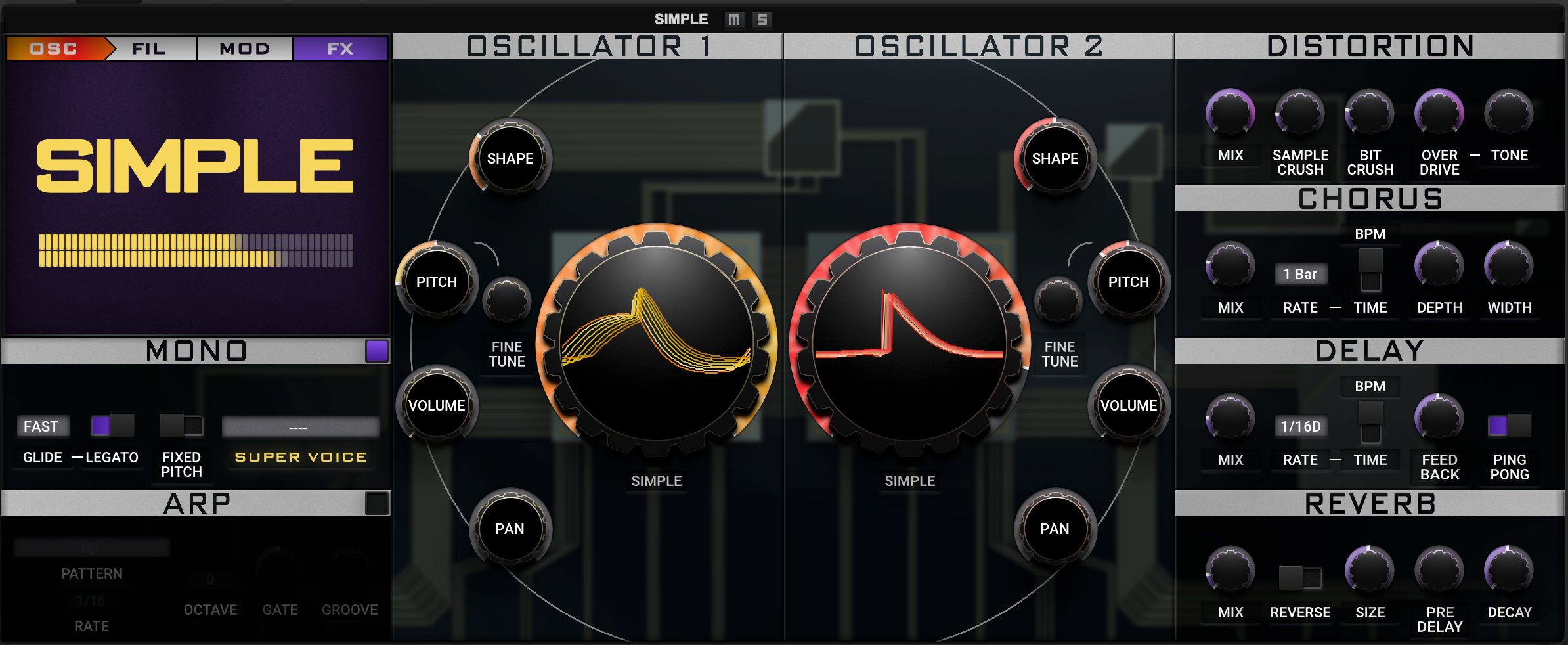
Task: Switch to the FIL tab
Action: coord(148,48)
